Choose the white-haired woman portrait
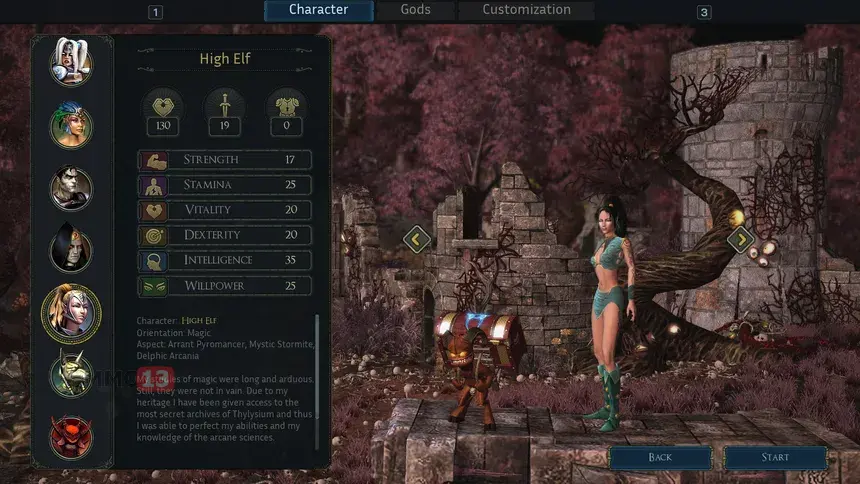860x484 pixels. point(71,62)
